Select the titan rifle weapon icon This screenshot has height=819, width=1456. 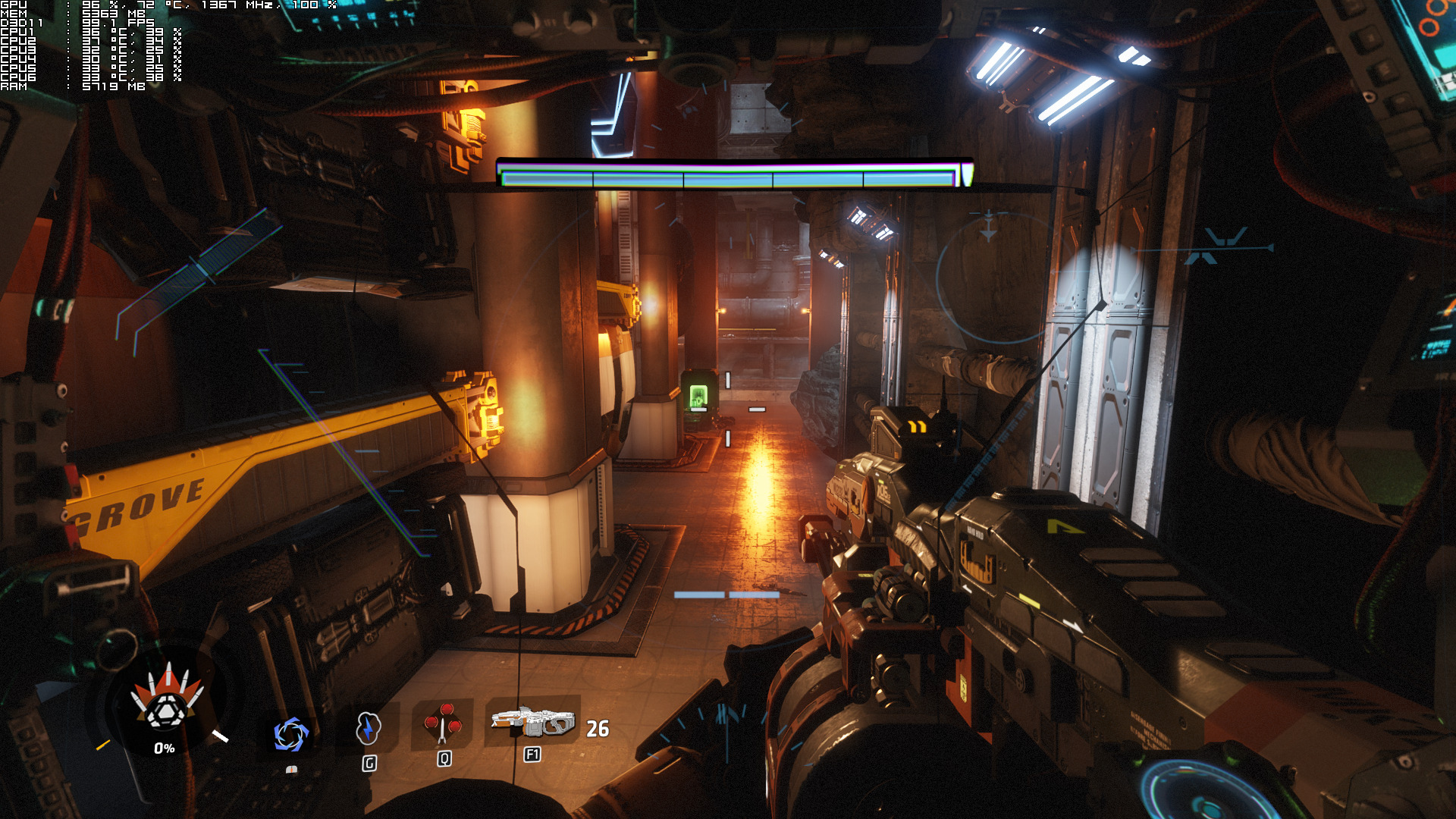coord(533,722)
